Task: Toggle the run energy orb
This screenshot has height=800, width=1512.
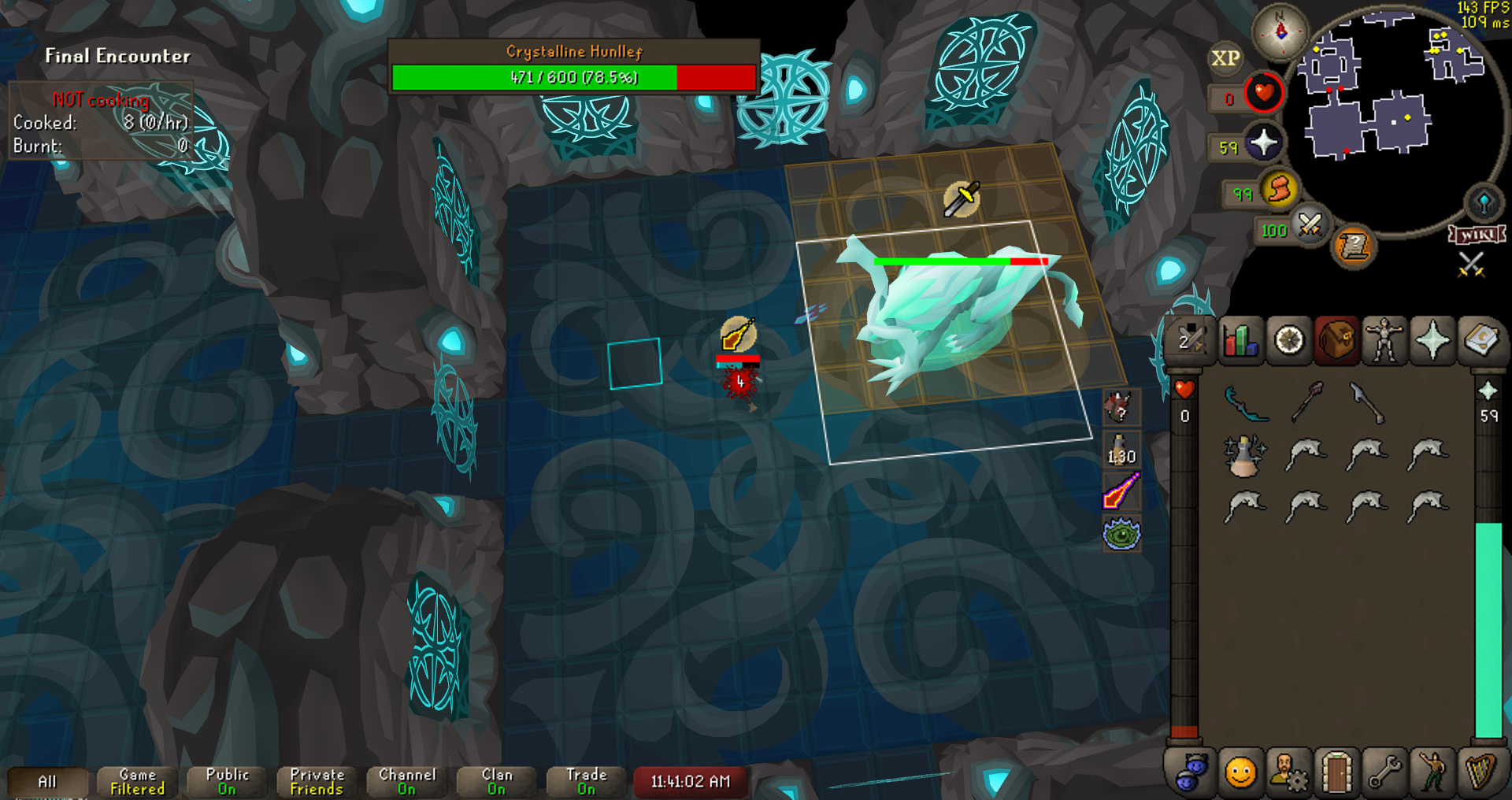Action: pyautogui.click(x=1280, y=190)
